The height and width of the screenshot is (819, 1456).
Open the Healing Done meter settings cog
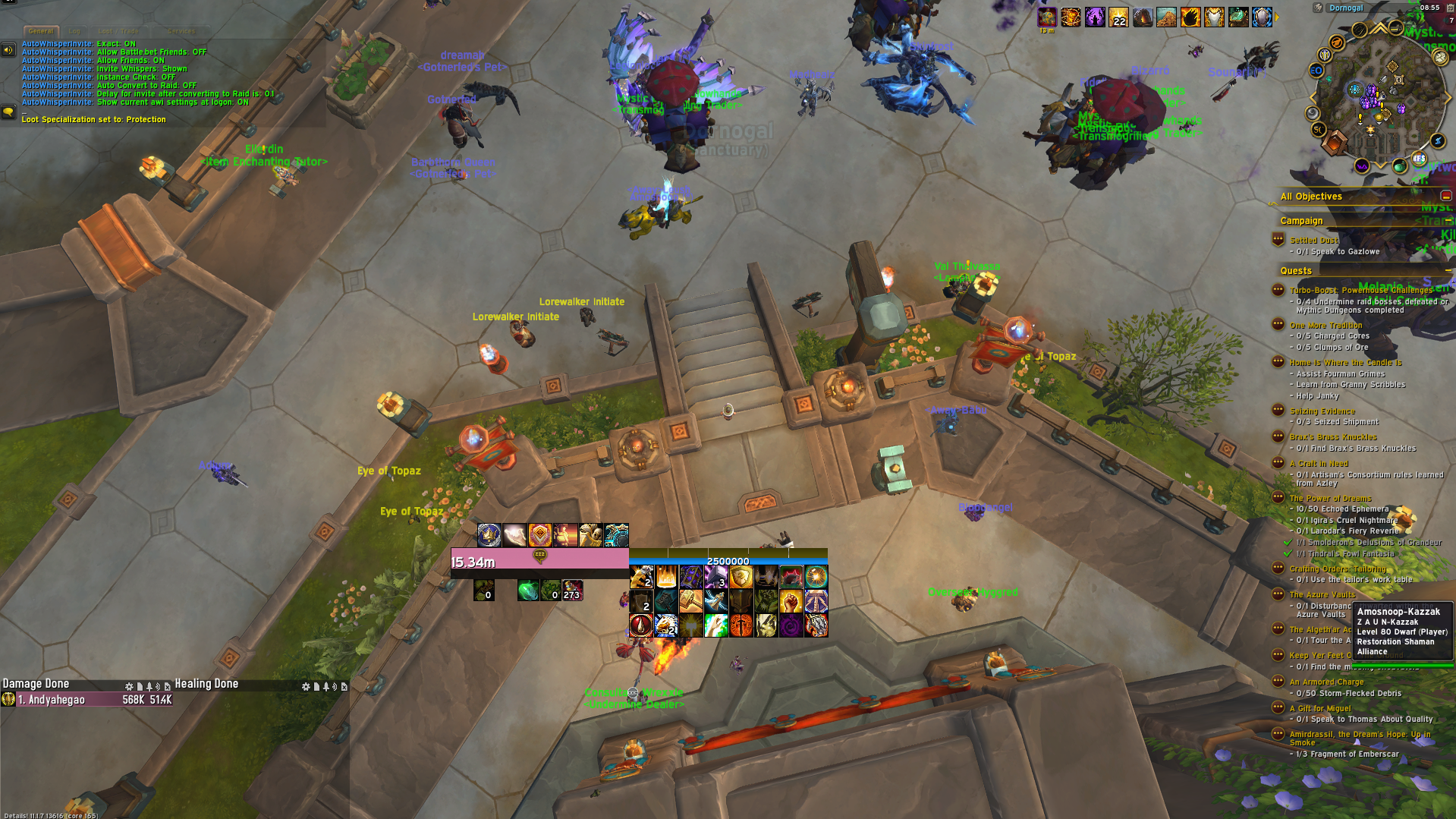point(306,686)
